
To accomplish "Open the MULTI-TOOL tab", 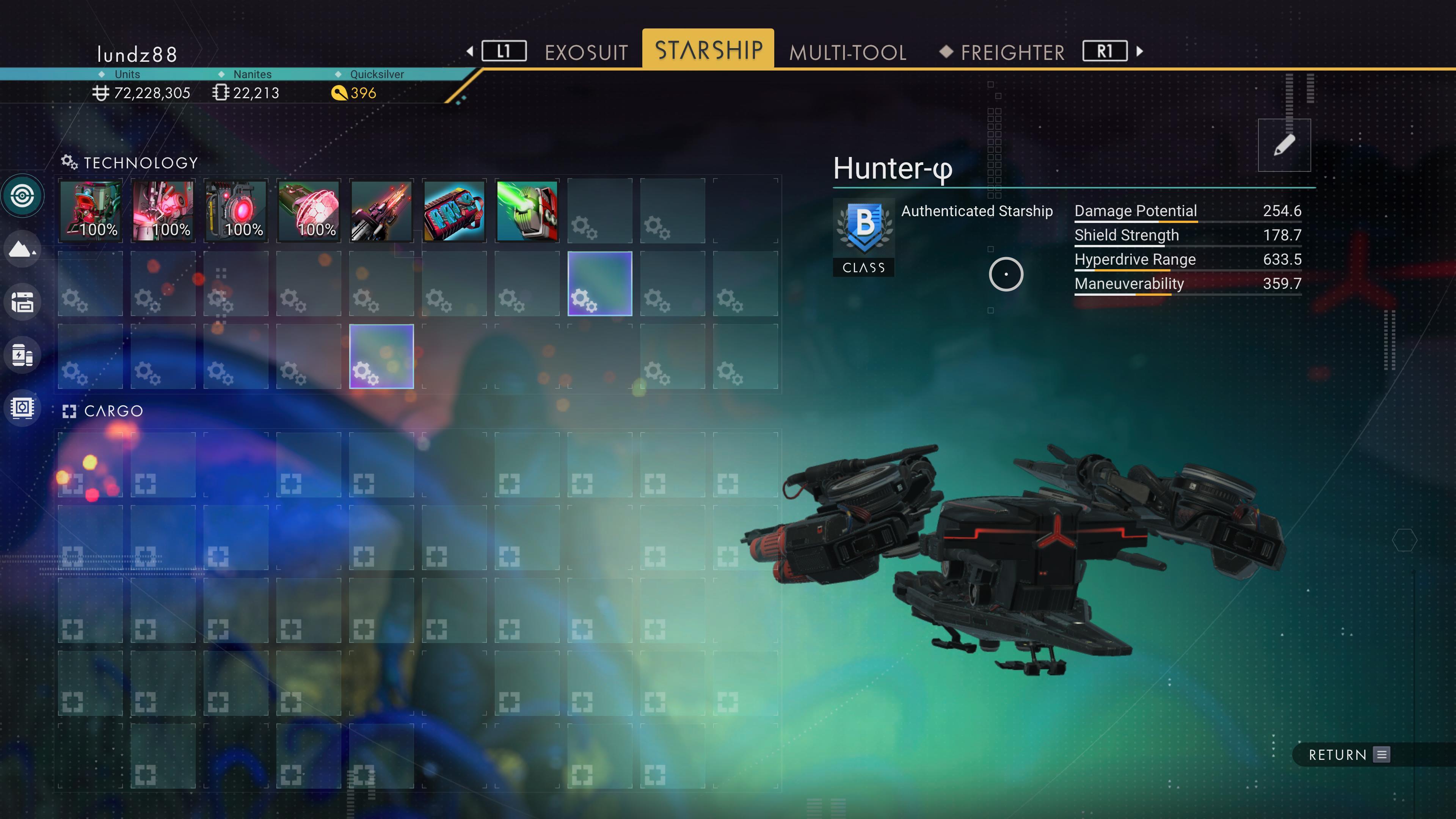I will click(848, 52).
